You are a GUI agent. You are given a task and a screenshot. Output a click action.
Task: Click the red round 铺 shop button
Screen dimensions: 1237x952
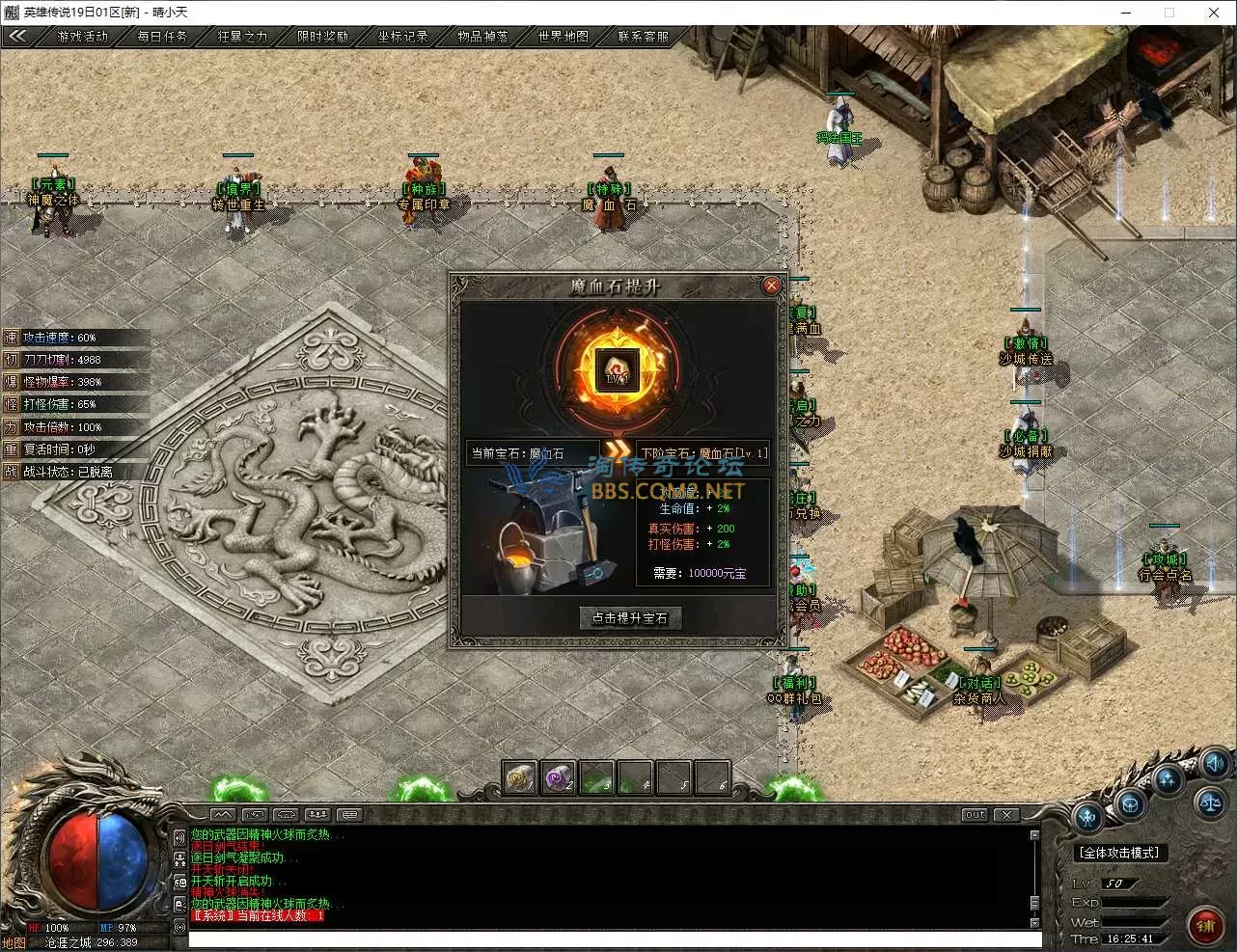click(1205, 926)
